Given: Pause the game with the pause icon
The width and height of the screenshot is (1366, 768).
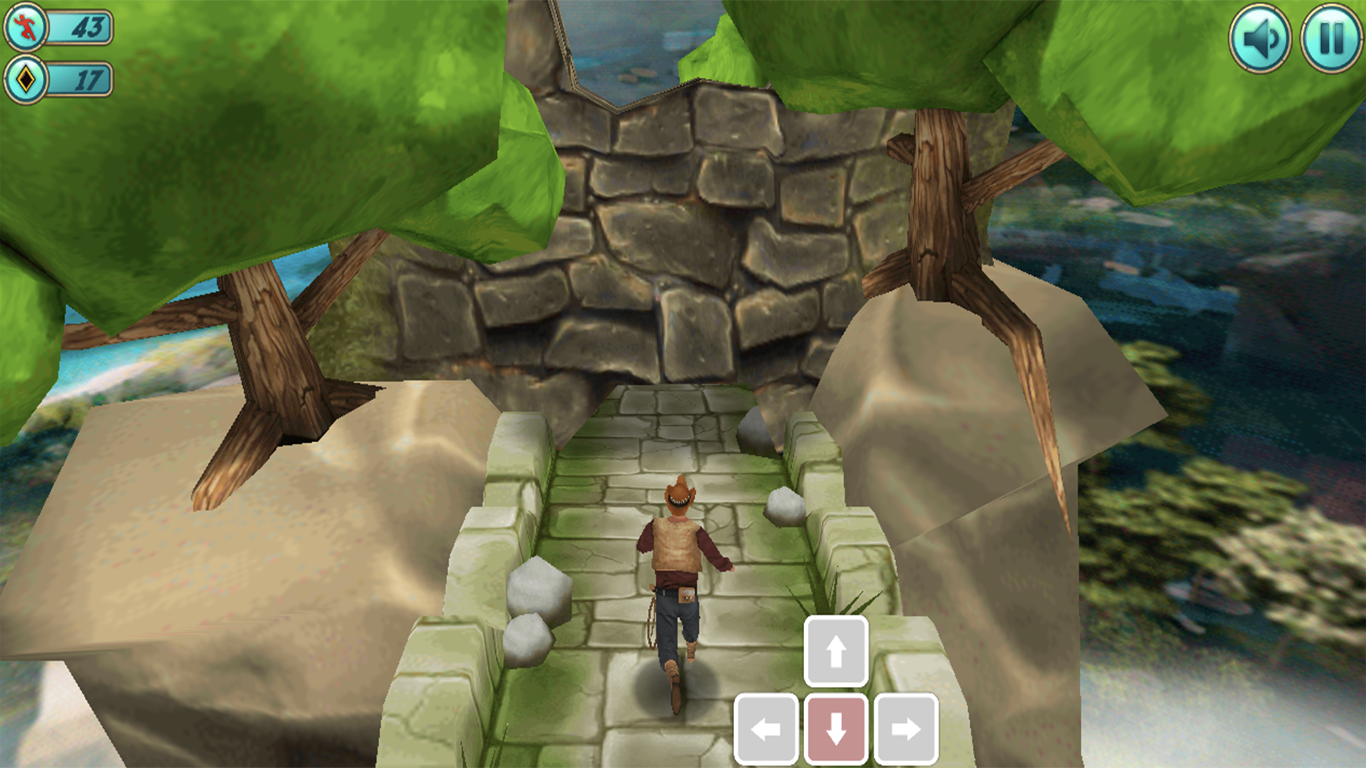Looking at the screenshot, I should pos(1330,37).
